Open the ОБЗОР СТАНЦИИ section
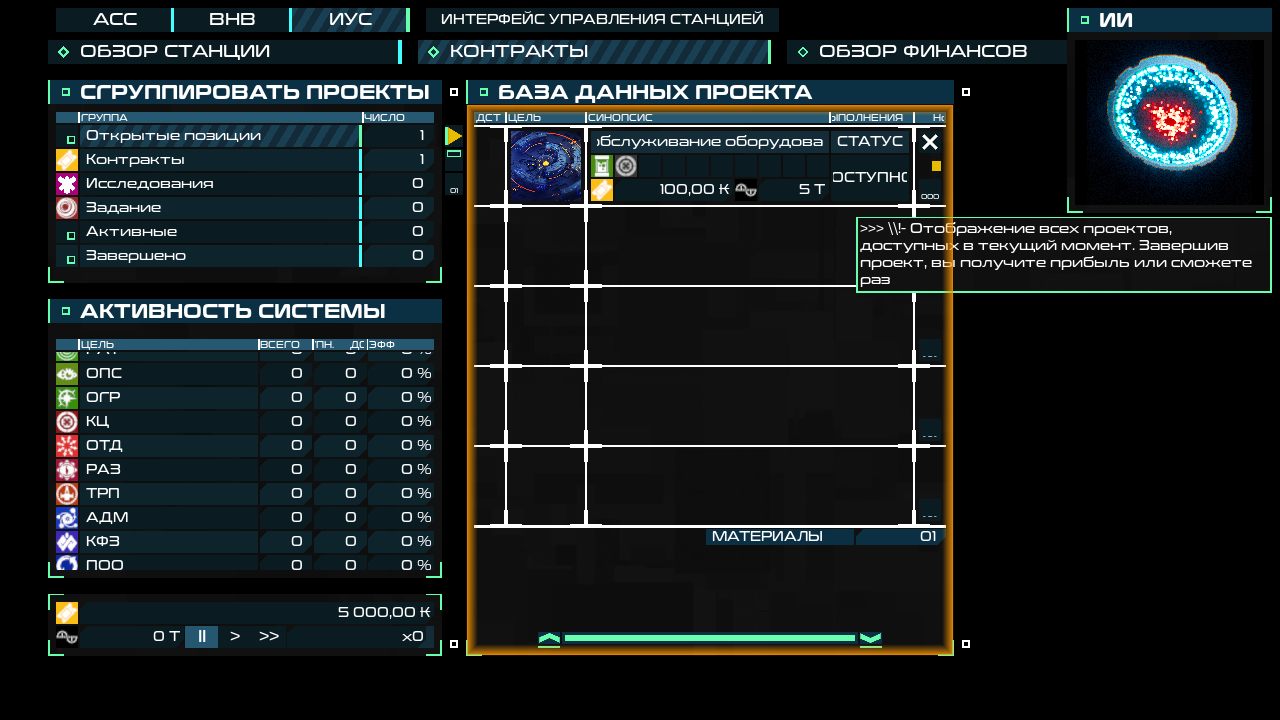 point(224,51)
